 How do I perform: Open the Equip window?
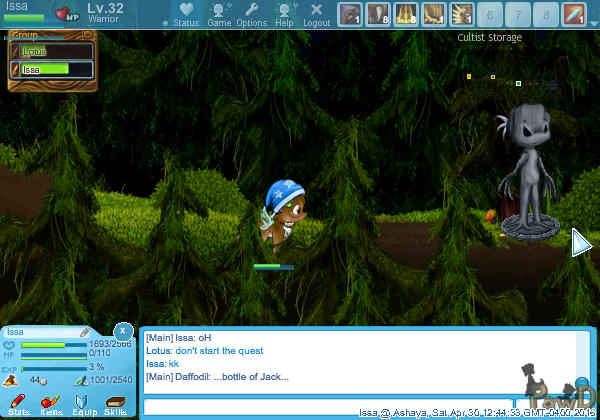click(x=83, y=404)
